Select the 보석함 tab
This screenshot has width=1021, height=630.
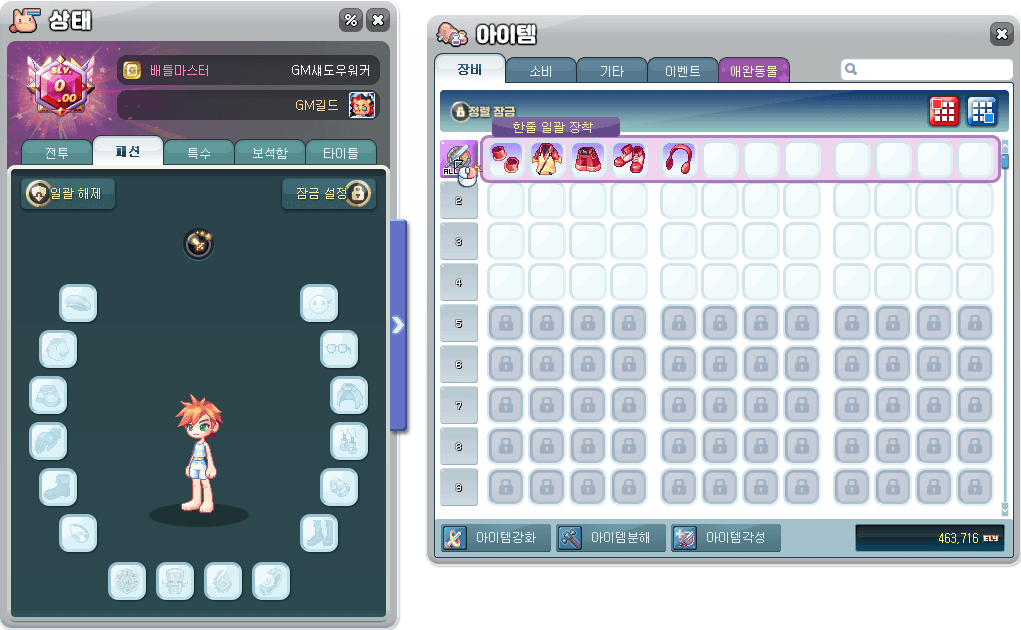coord(269,153)
